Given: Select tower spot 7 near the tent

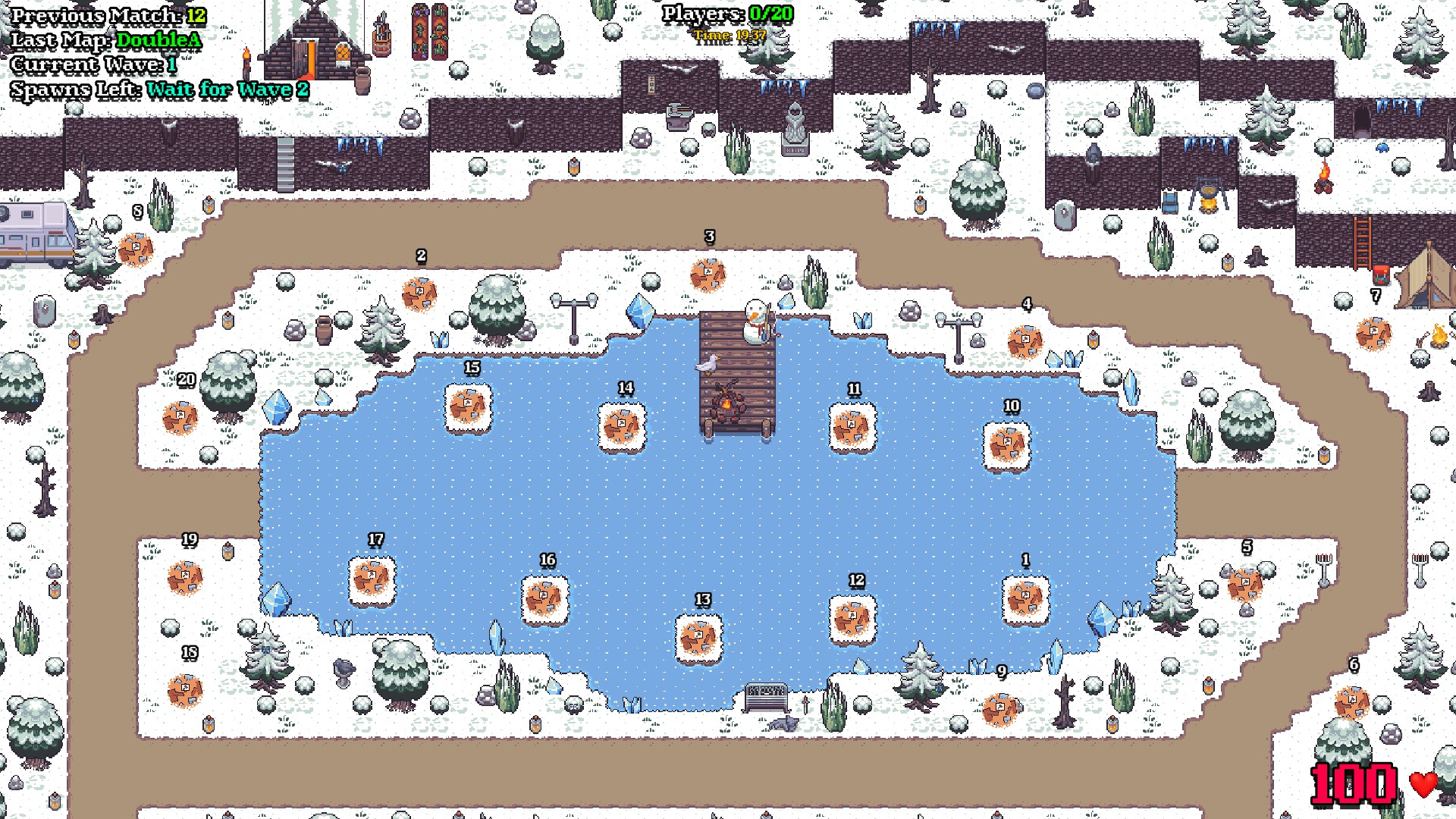Looking at the screenshot, I should pos(1373,334).
